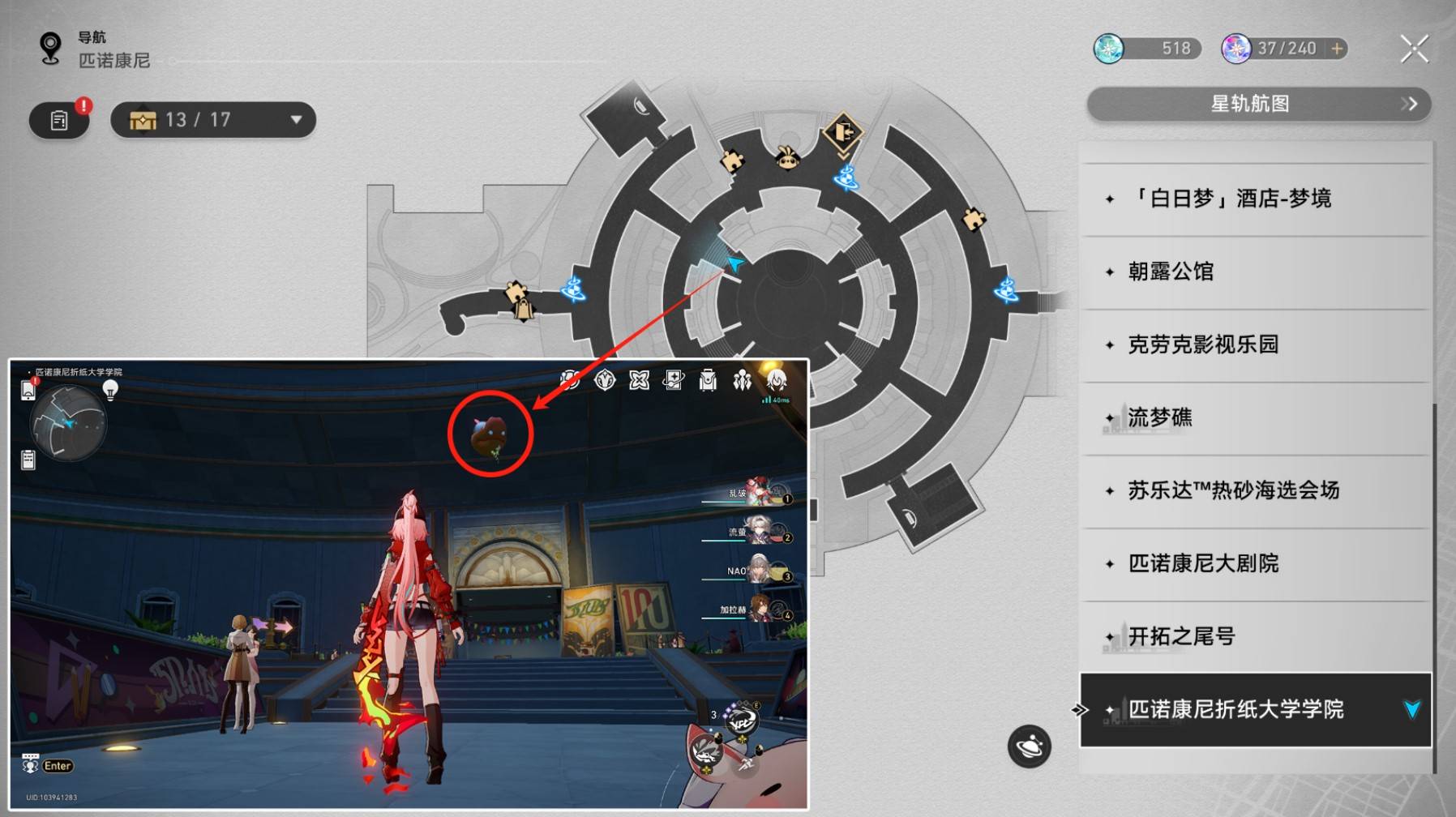Select the blue space anchor on the map's east side
The width and height of the screenshot is (1456, 817).
click(1007, 289)
